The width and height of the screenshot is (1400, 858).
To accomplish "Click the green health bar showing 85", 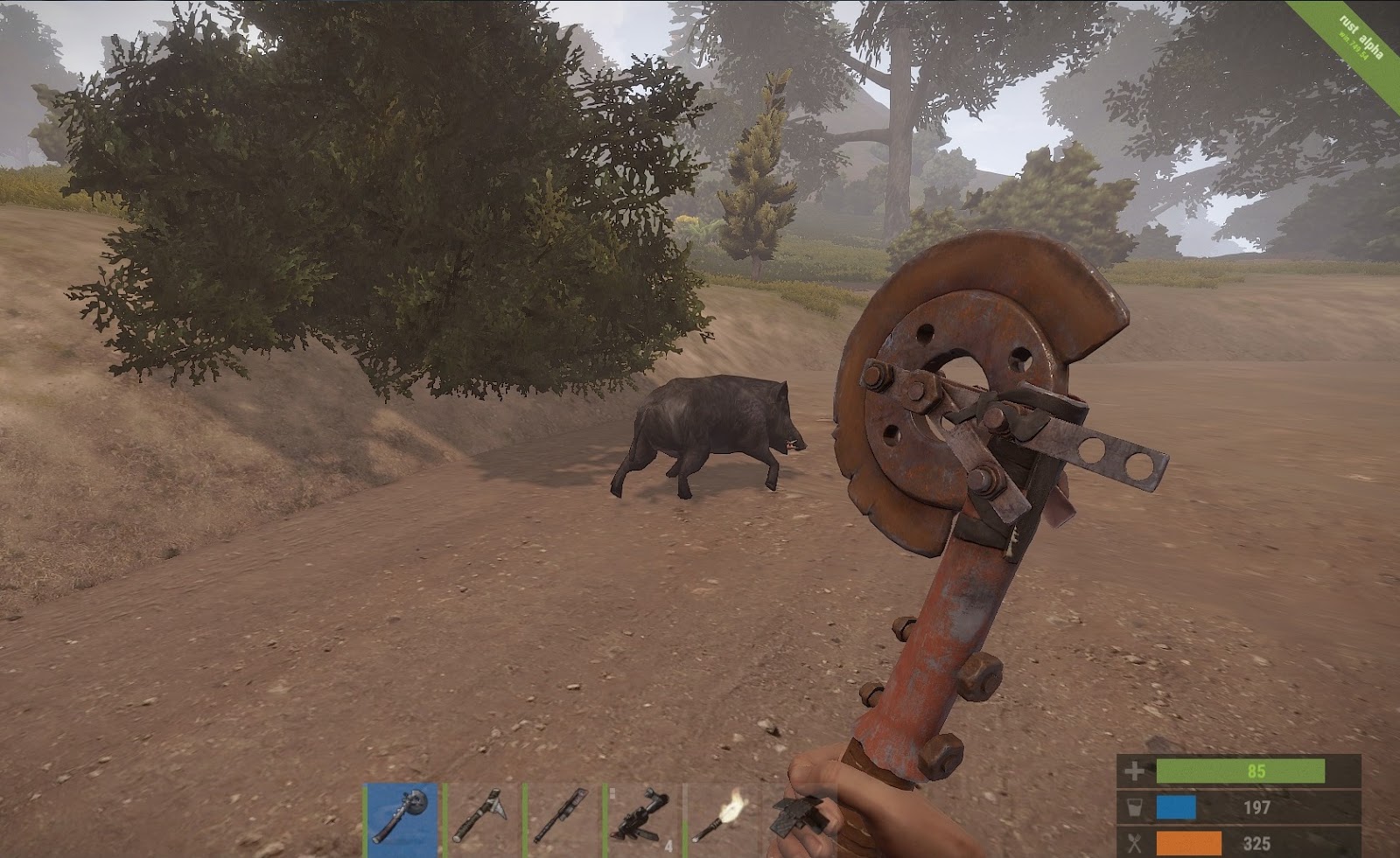I will 1242,771.
